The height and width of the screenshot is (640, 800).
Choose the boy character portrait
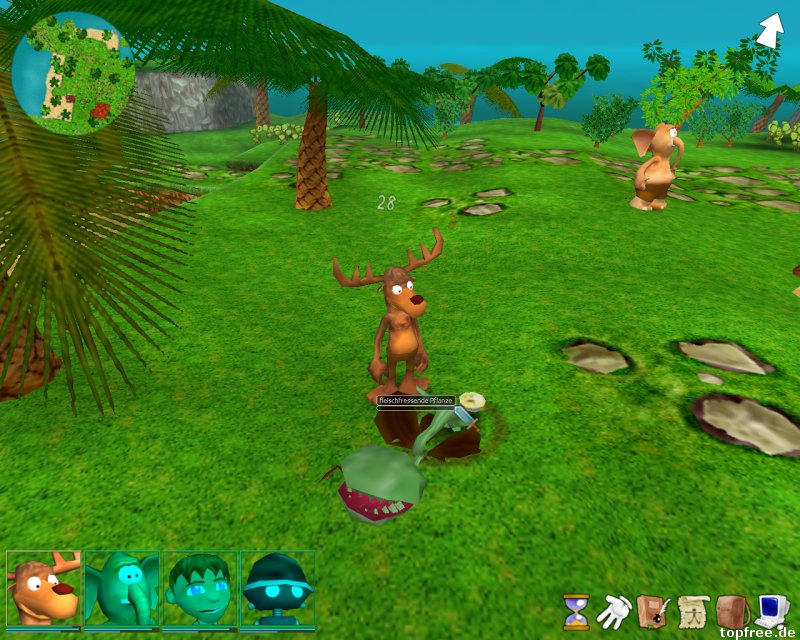point(200,588)
